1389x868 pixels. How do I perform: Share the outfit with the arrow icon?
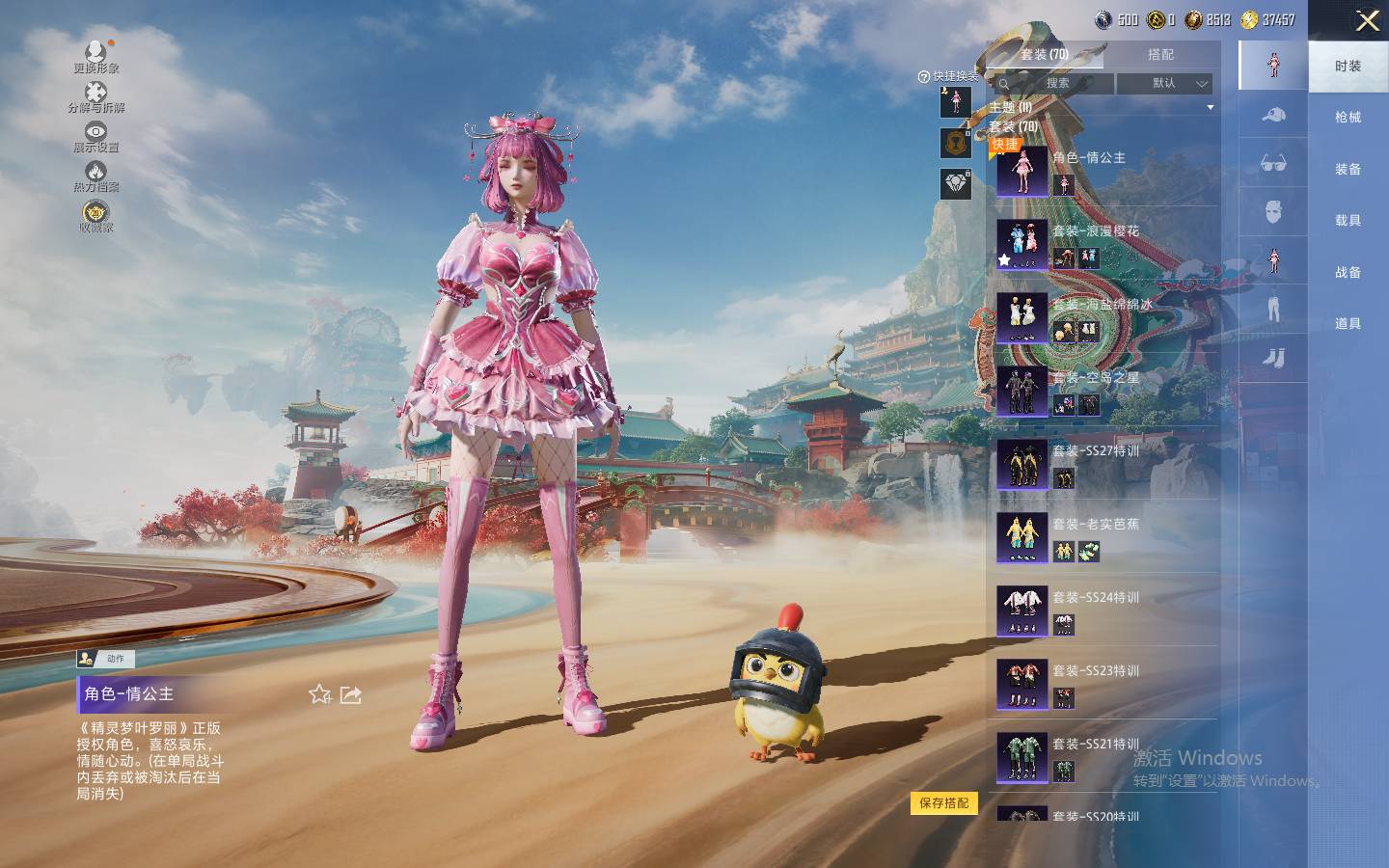click(351, 694)
